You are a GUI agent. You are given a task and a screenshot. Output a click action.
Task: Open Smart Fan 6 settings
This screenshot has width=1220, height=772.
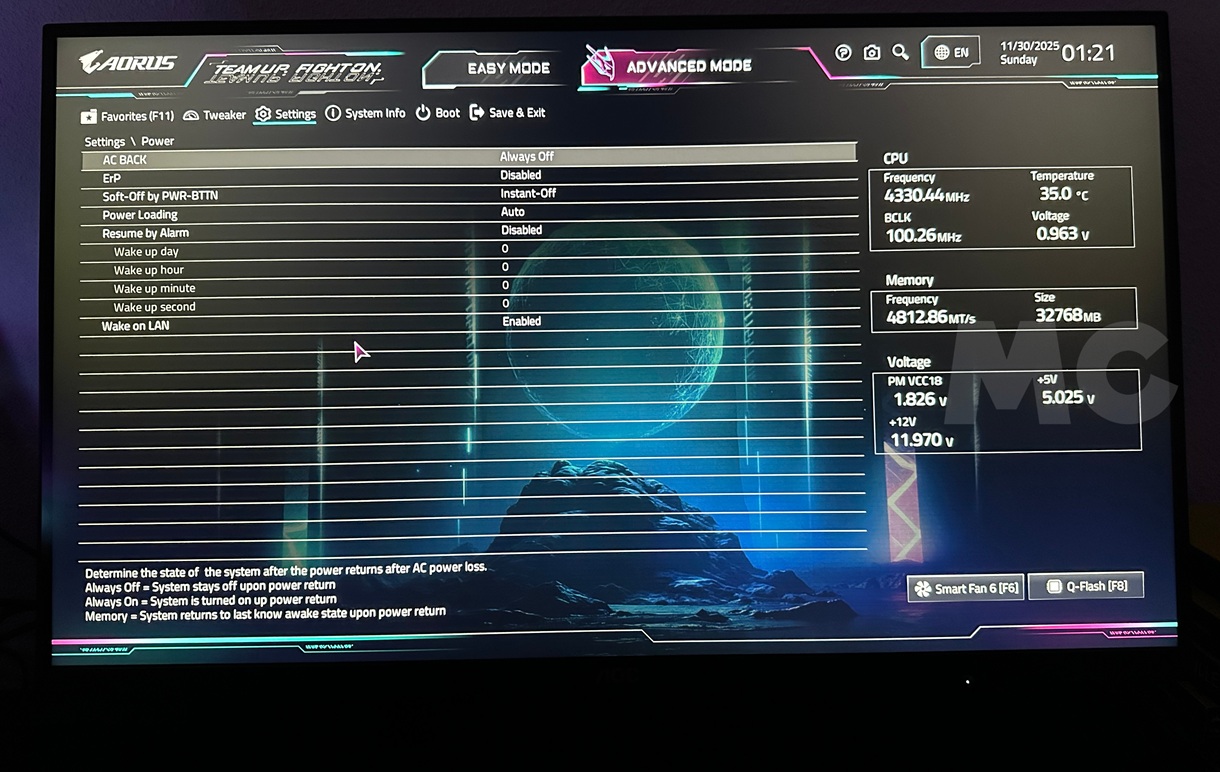pos(965,588)
